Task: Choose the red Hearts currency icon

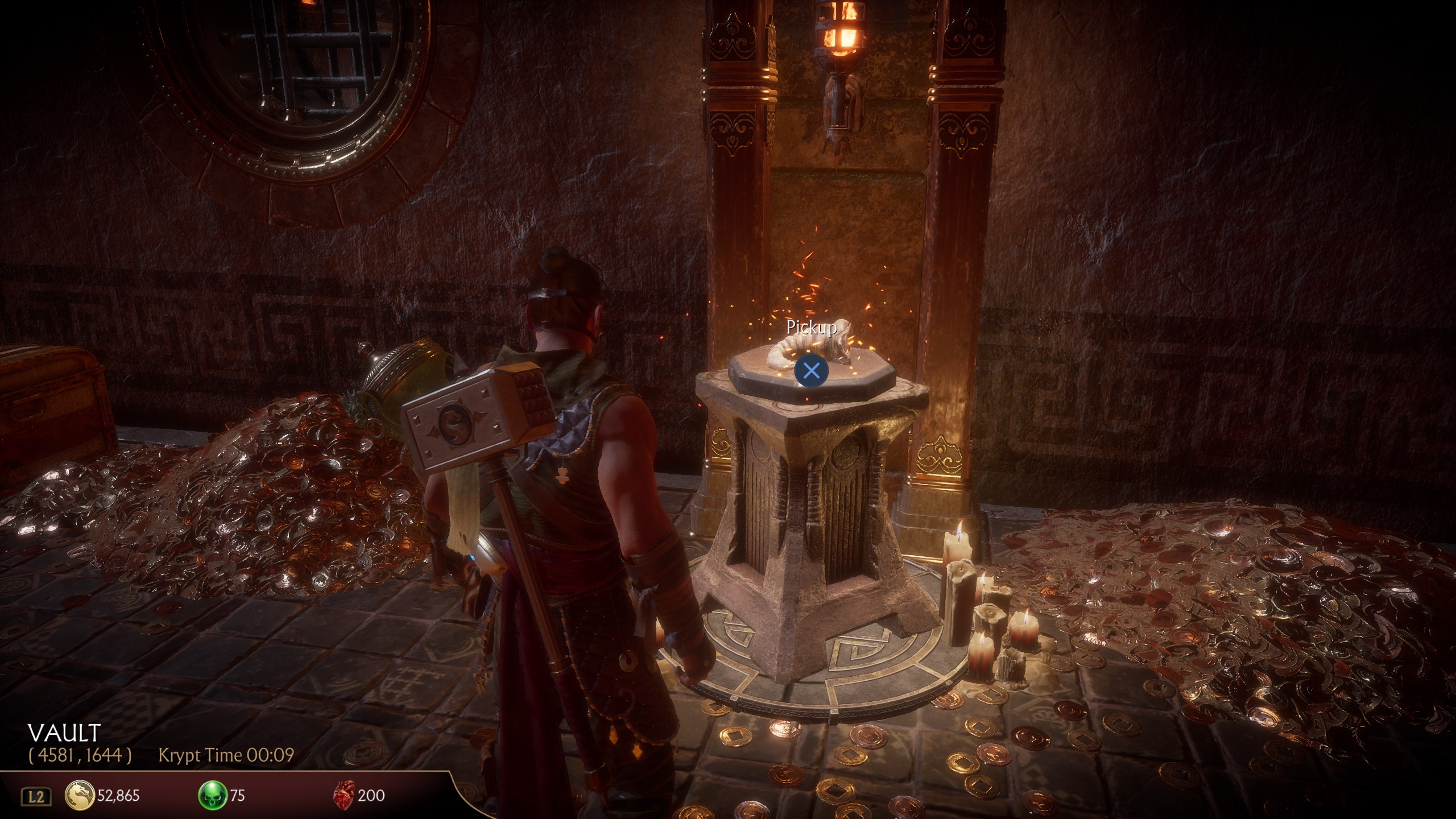Action: tap(344, 794)
